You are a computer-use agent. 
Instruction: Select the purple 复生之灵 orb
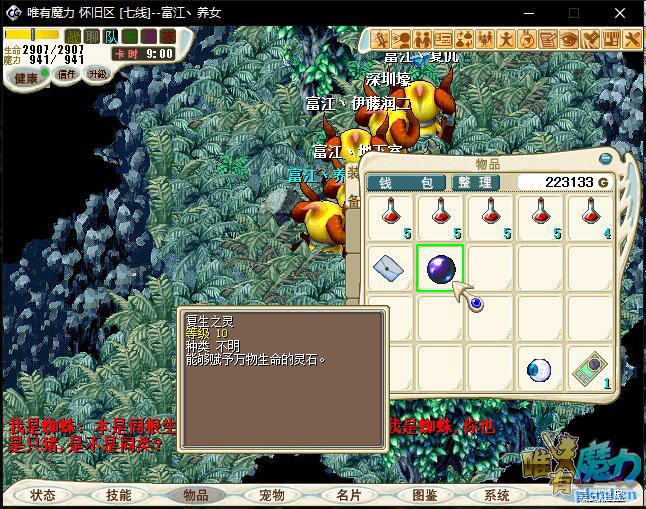click(x=440, y=268)
